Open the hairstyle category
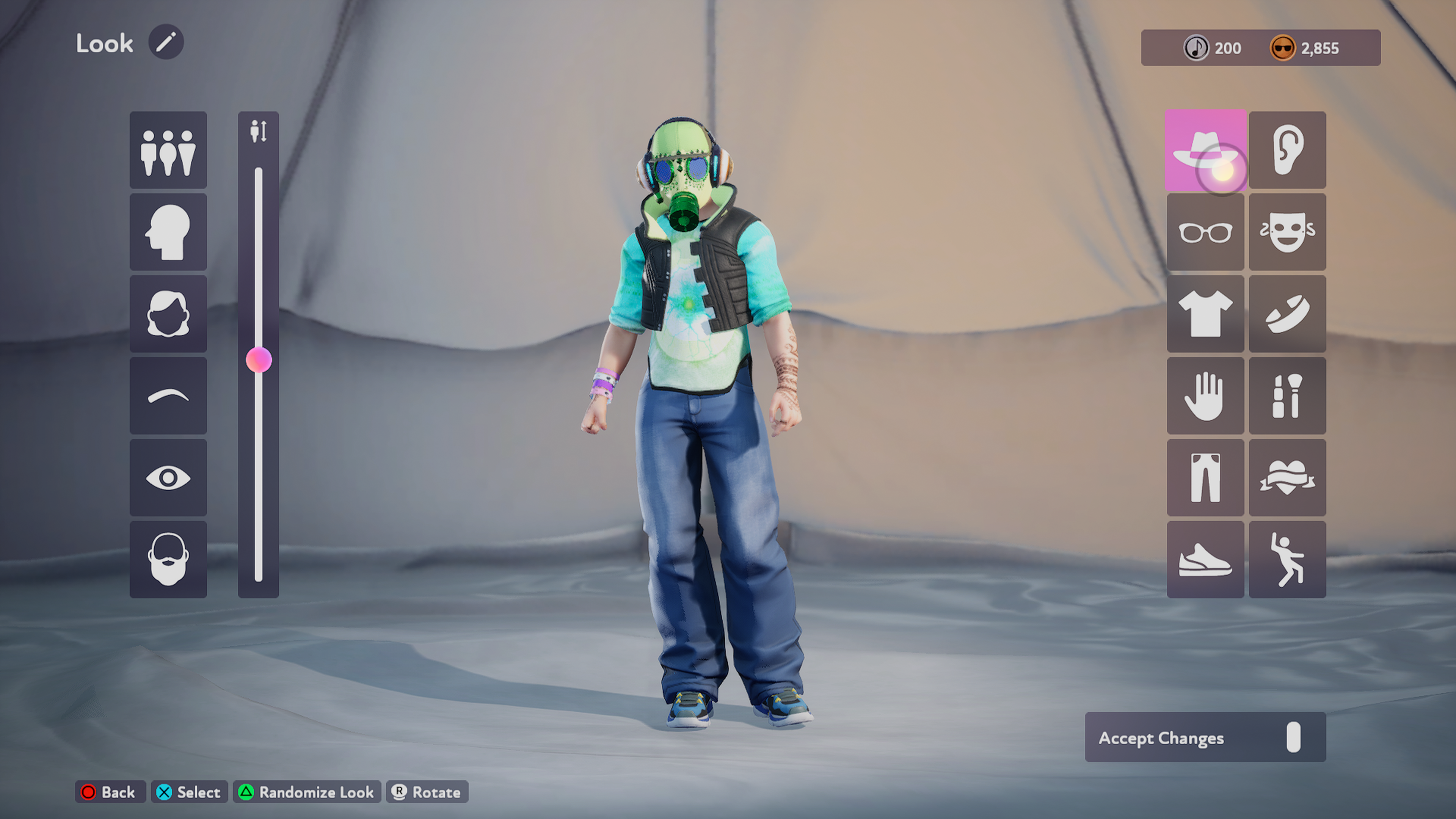Image resolution: width=1456 pixels, height=819 pixels. (168, 314)
